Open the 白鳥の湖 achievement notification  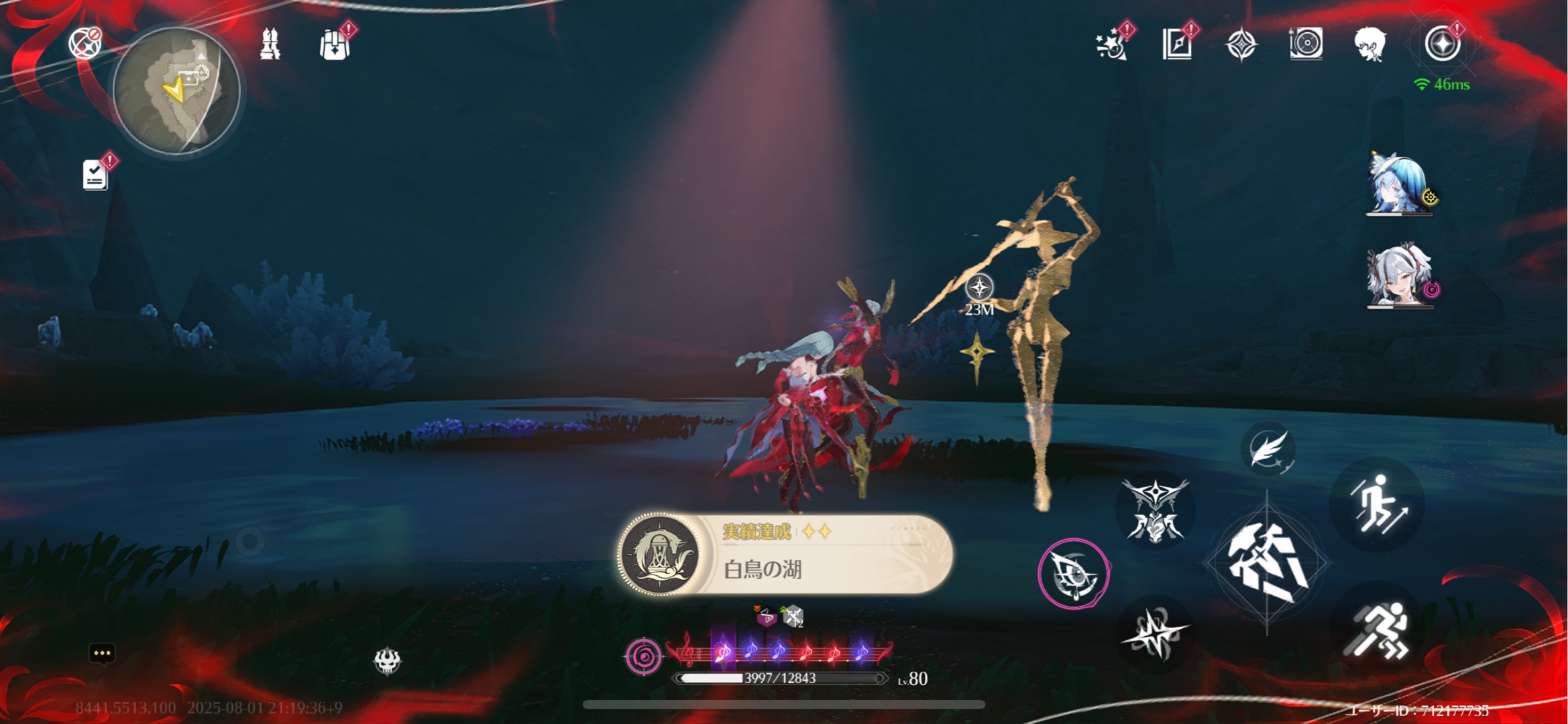(785, 554)
